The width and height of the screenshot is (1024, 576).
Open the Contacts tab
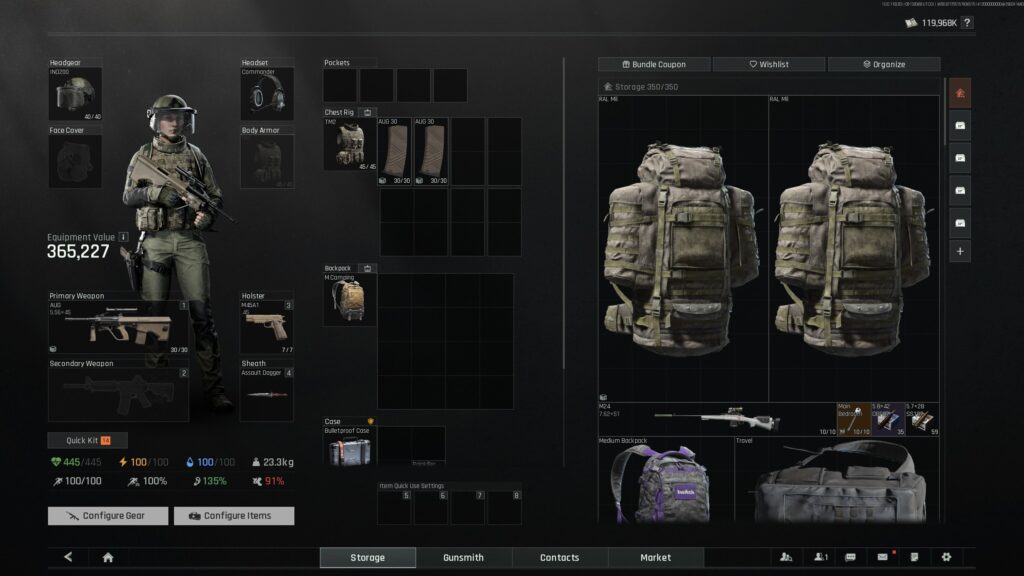(x=559, y=557)
